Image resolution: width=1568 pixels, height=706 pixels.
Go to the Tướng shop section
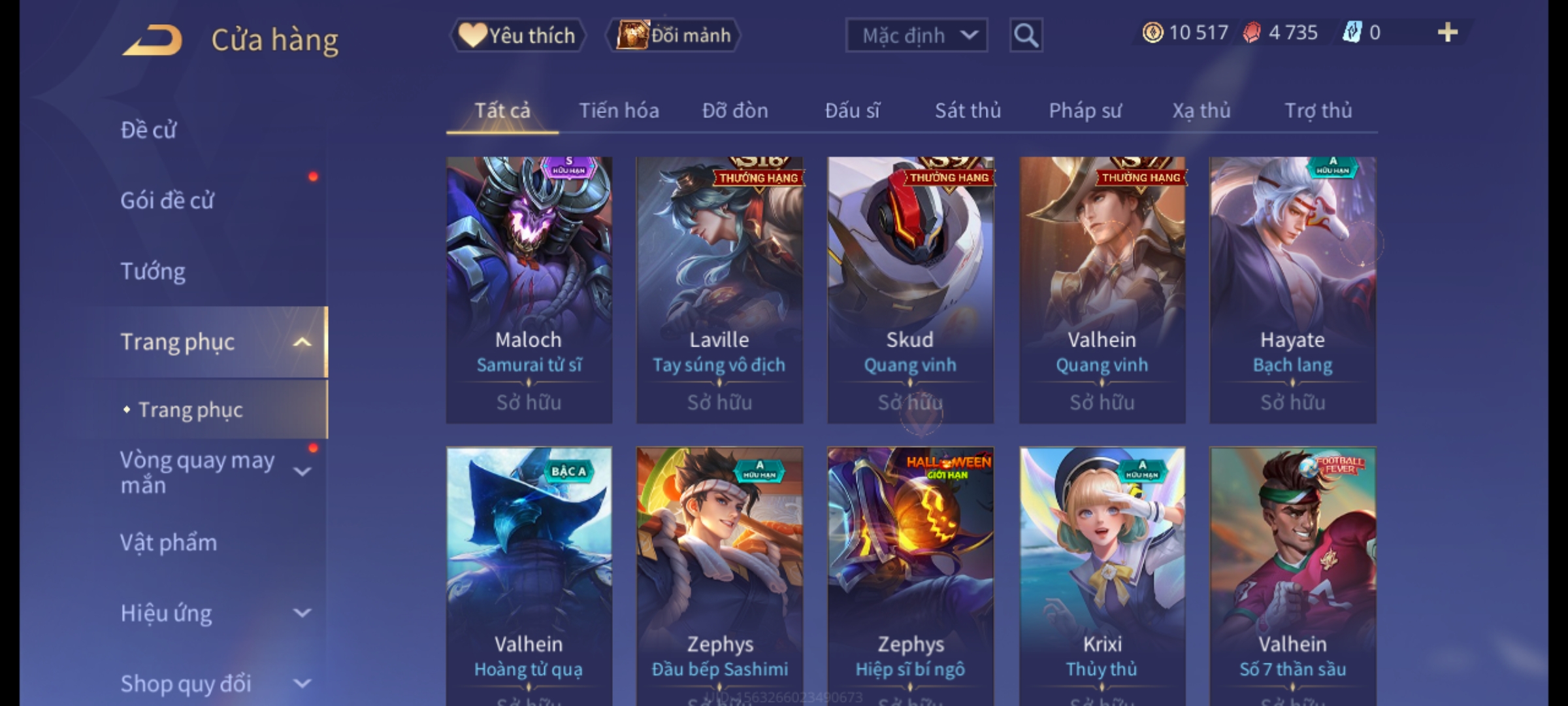153,271
